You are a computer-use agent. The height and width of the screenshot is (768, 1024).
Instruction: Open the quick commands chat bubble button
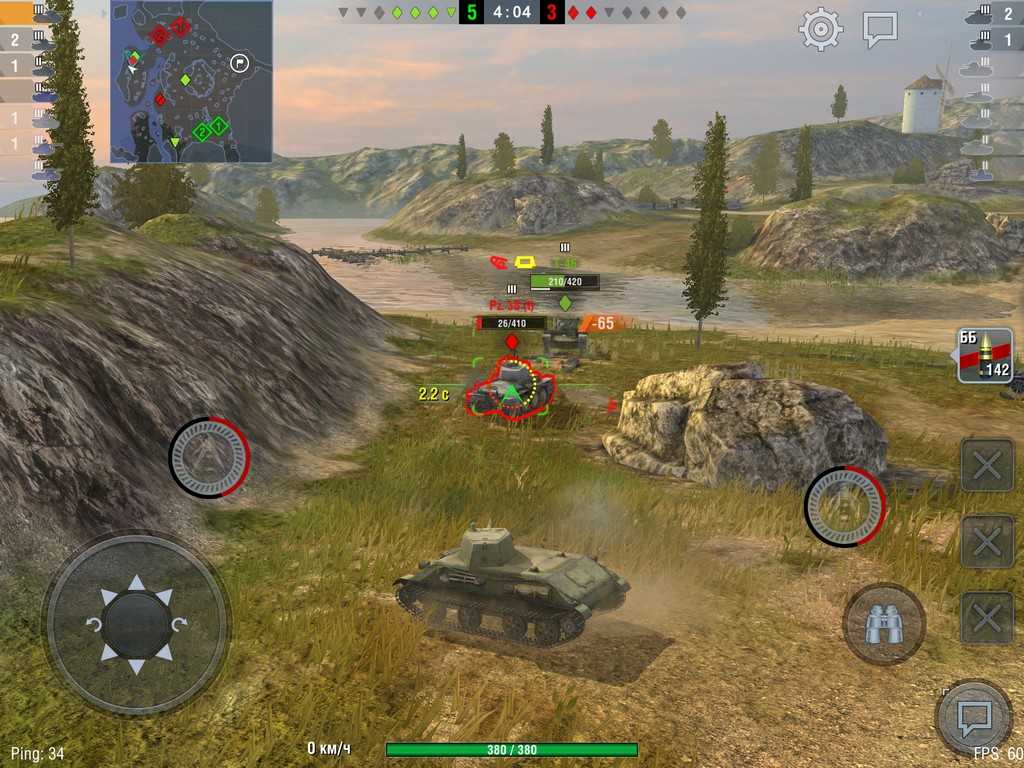pos(973,716)
